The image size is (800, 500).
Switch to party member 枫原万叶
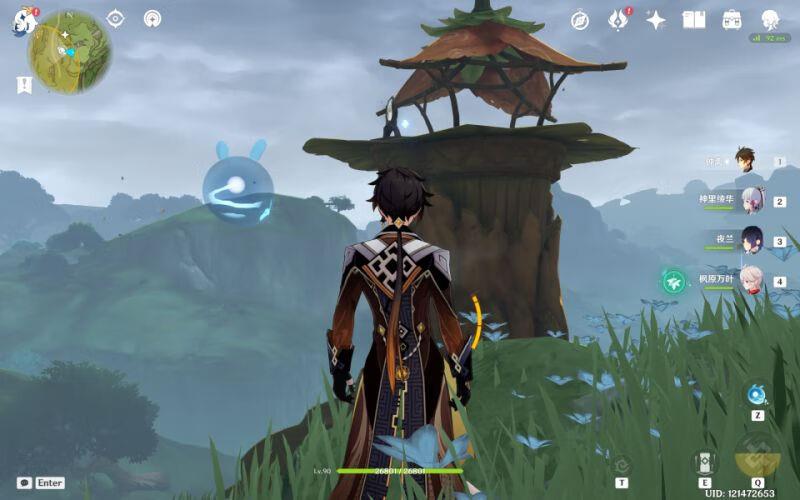point(751,281)
